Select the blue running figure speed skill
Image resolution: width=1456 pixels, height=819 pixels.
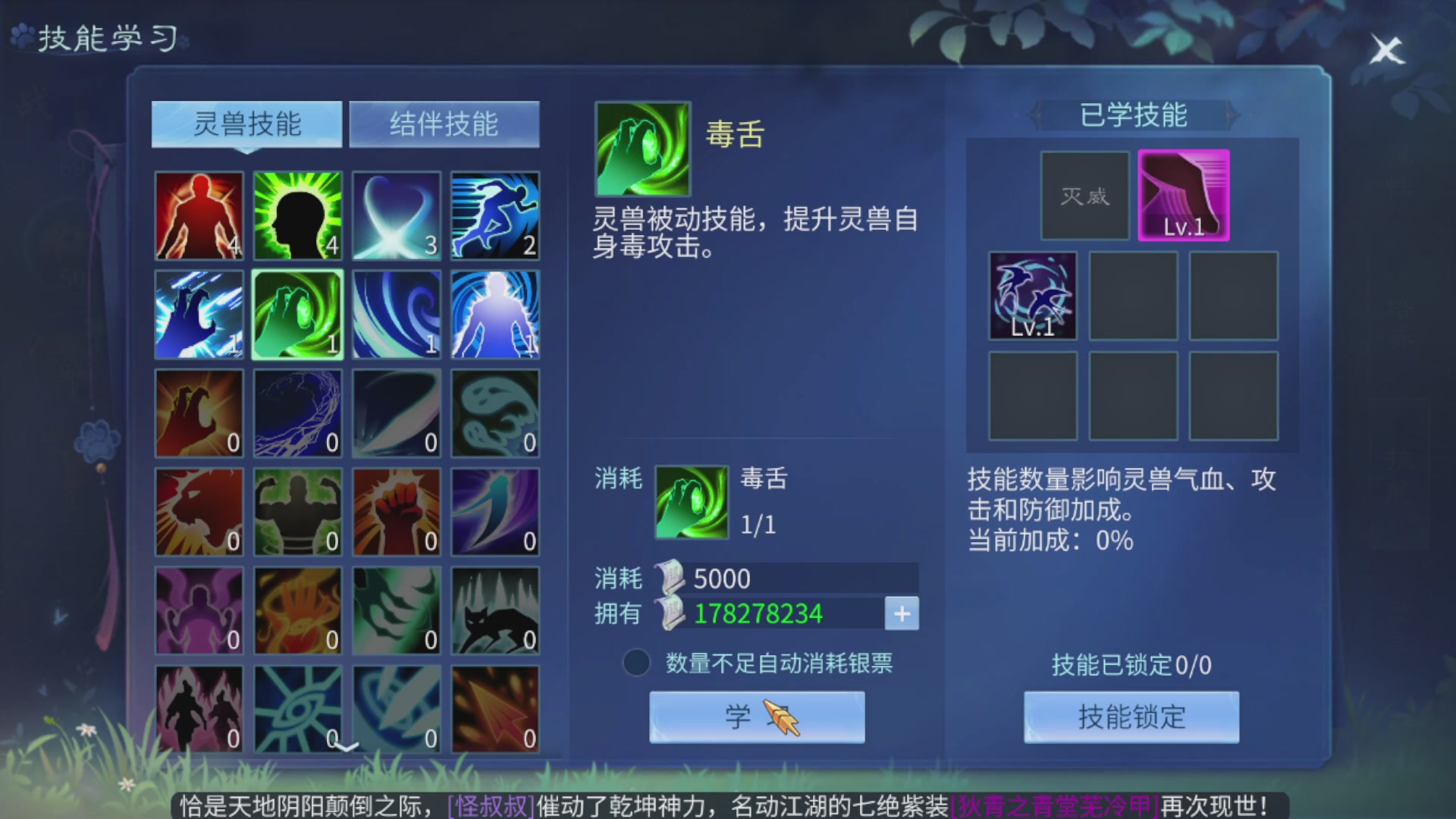494,216
